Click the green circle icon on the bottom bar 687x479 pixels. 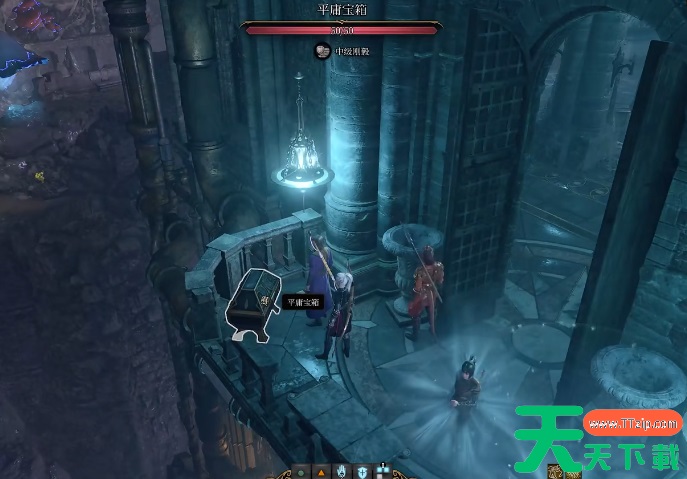click(301, 471)
